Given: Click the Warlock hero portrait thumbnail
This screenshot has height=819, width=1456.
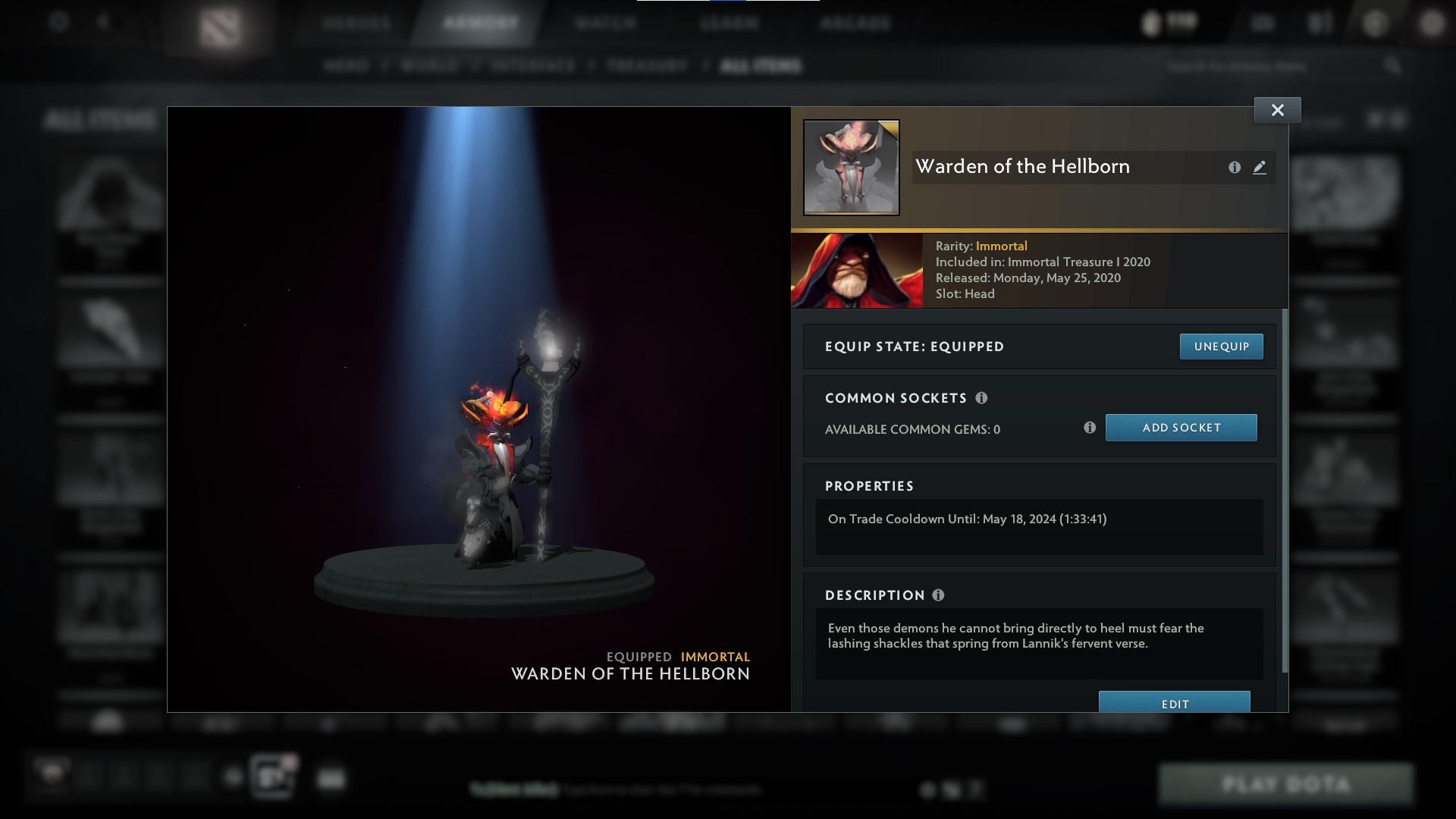Looking at the screenshot, I should point(858,270).
